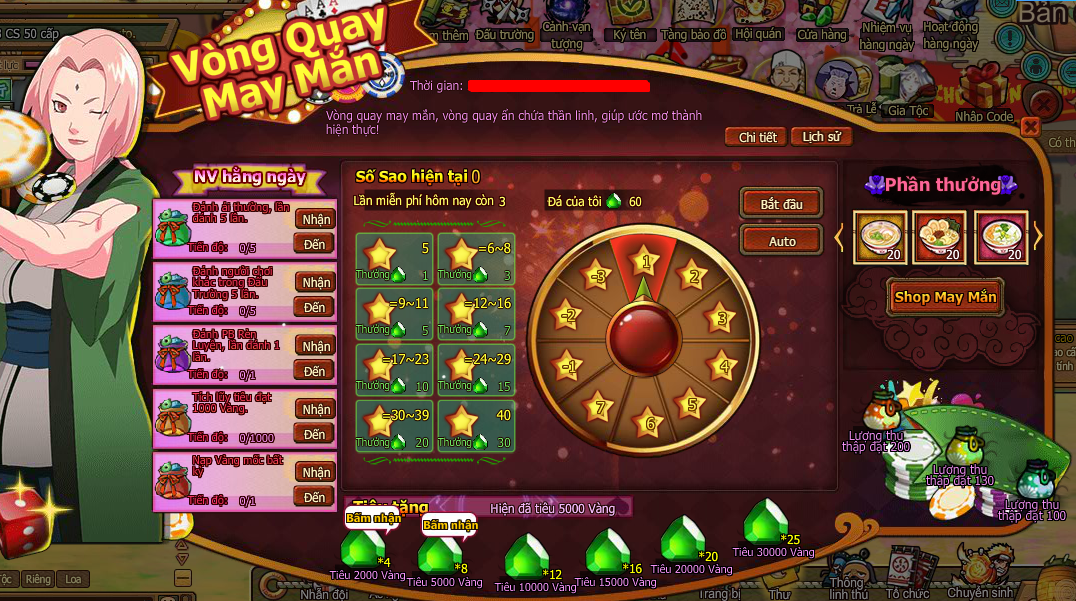Activate the Auto spin button
The height and width of the screenshot is (601, 1076).
coord(781,241)
